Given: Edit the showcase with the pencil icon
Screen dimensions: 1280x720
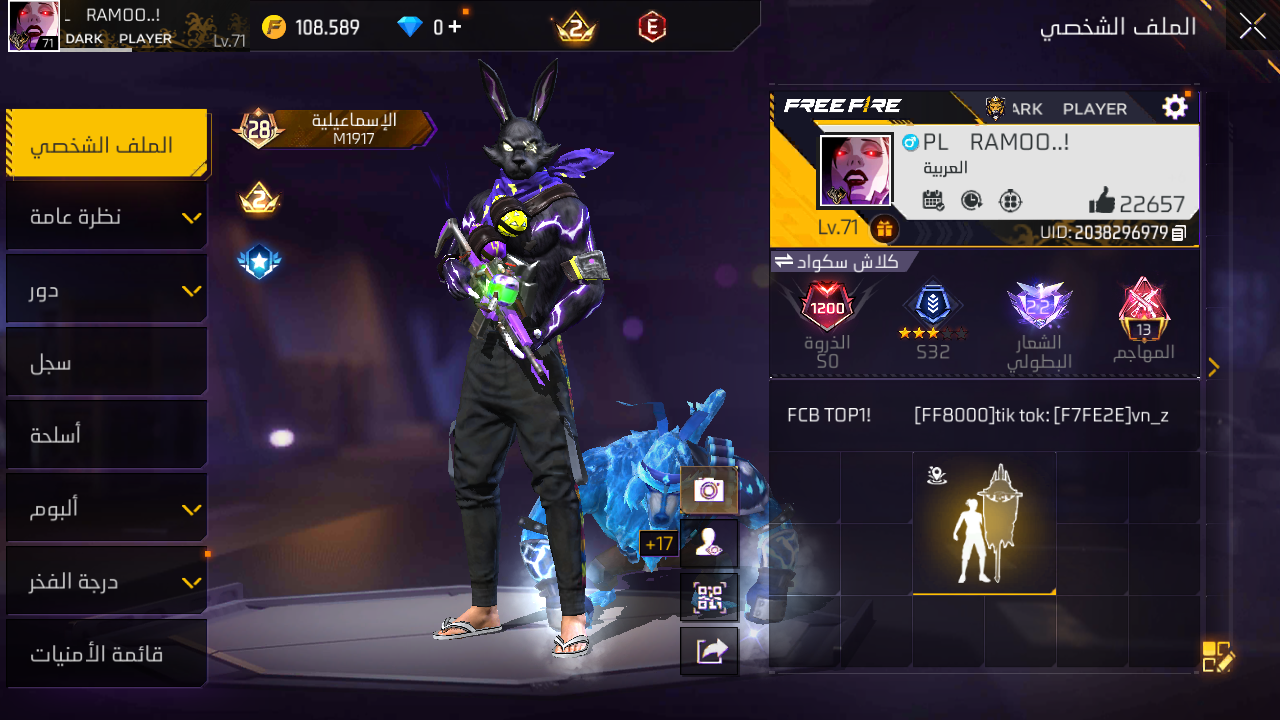Looking at the screenshot, I should (1217, 657).
